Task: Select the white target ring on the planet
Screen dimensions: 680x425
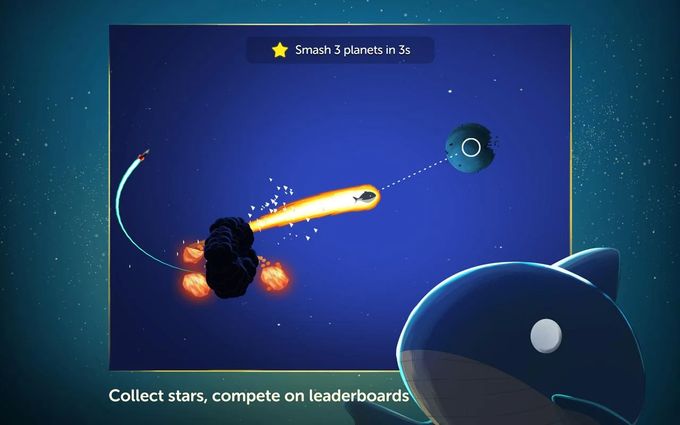Action: click(x=471, y=149)
